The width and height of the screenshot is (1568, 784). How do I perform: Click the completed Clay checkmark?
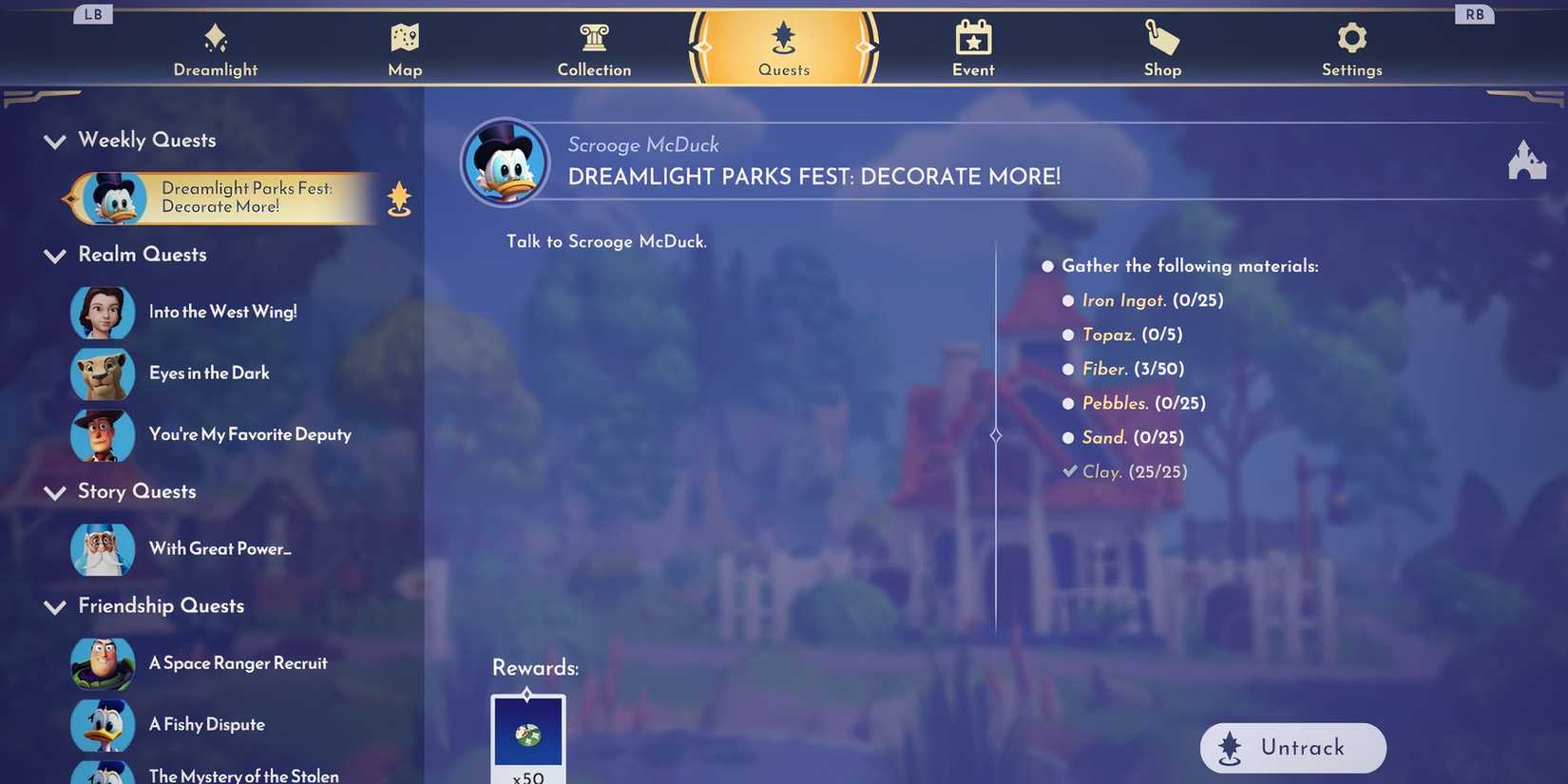point(1068,470)
